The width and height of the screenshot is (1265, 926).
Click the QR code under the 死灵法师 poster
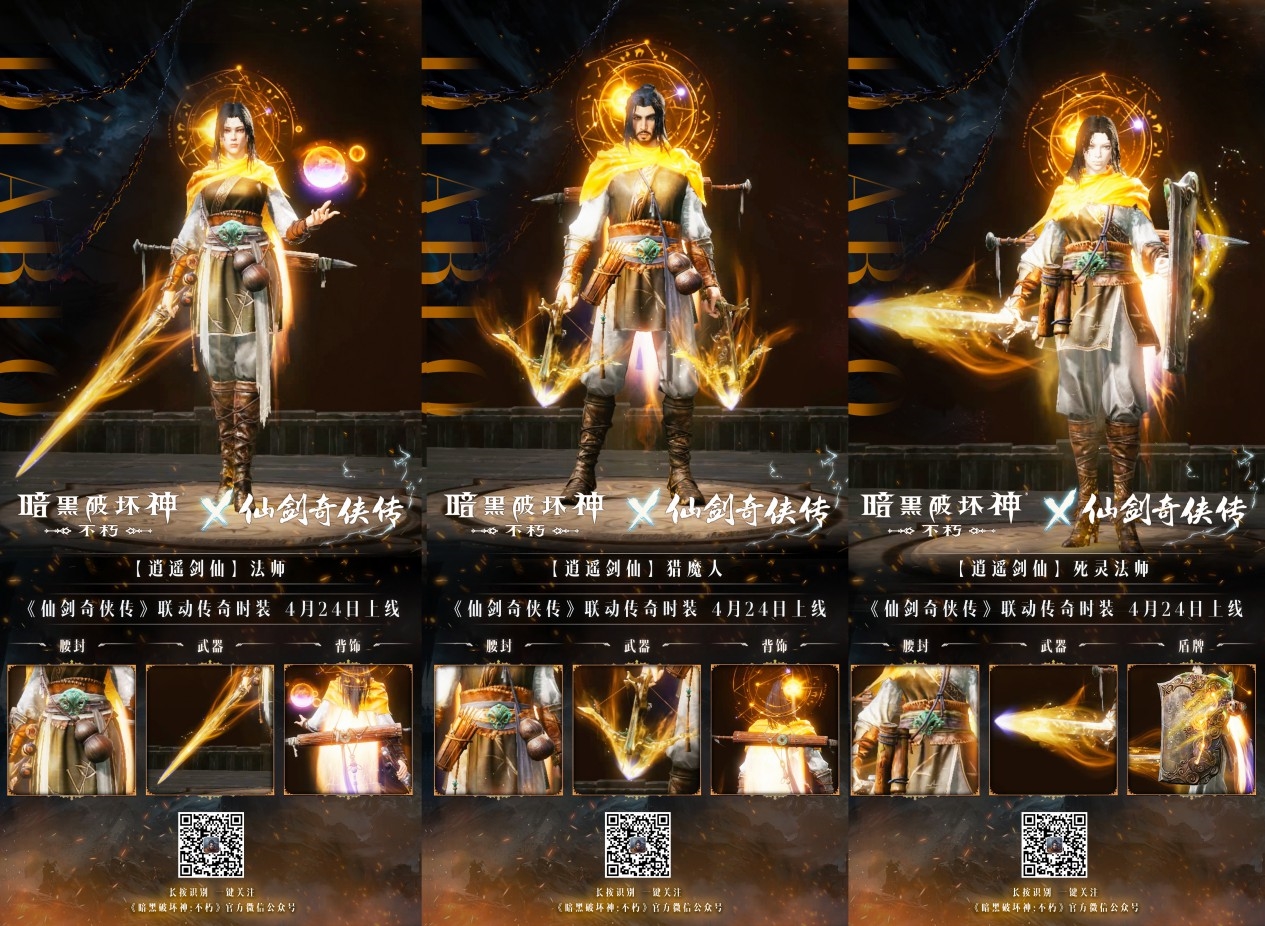[x=1054, y=845]
